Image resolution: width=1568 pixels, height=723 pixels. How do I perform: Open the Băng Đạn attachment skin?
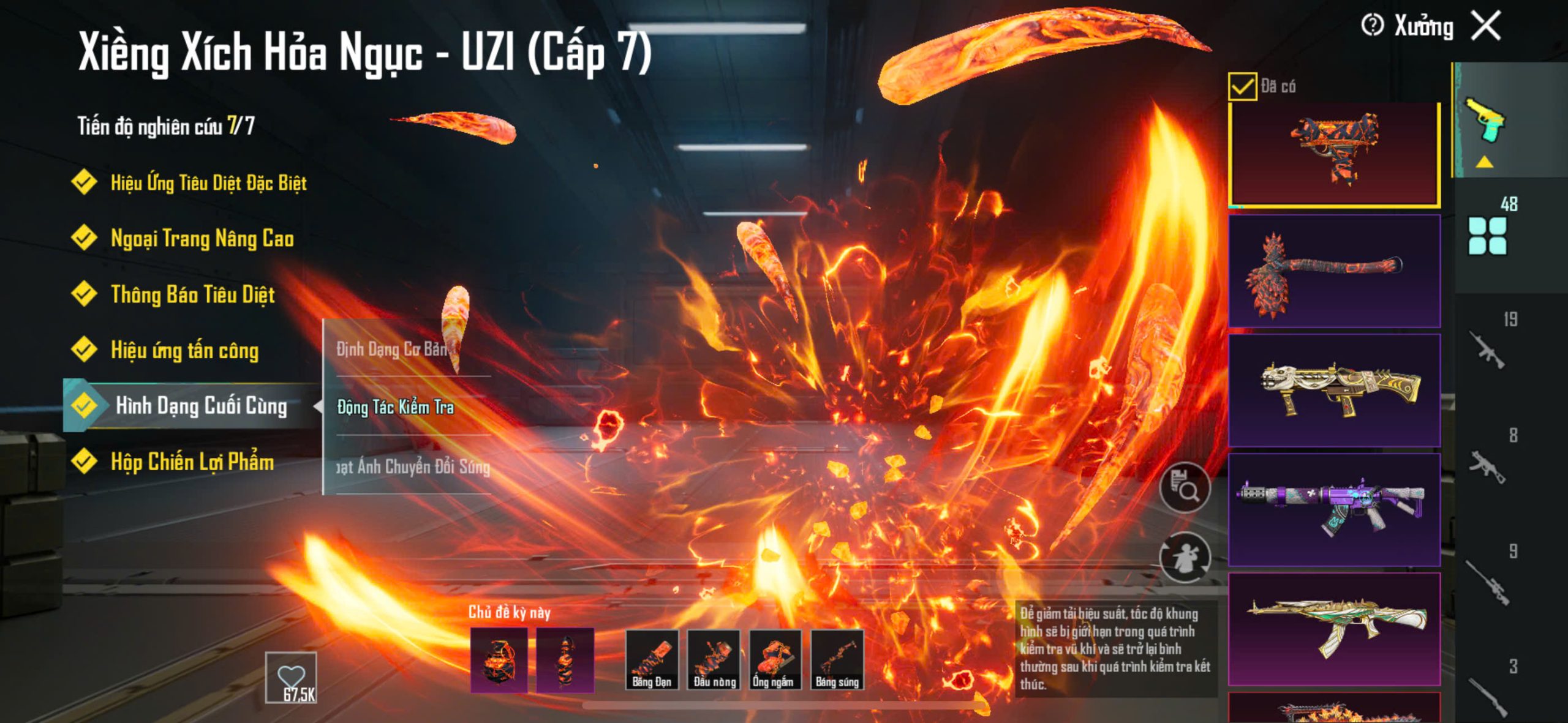652,660
